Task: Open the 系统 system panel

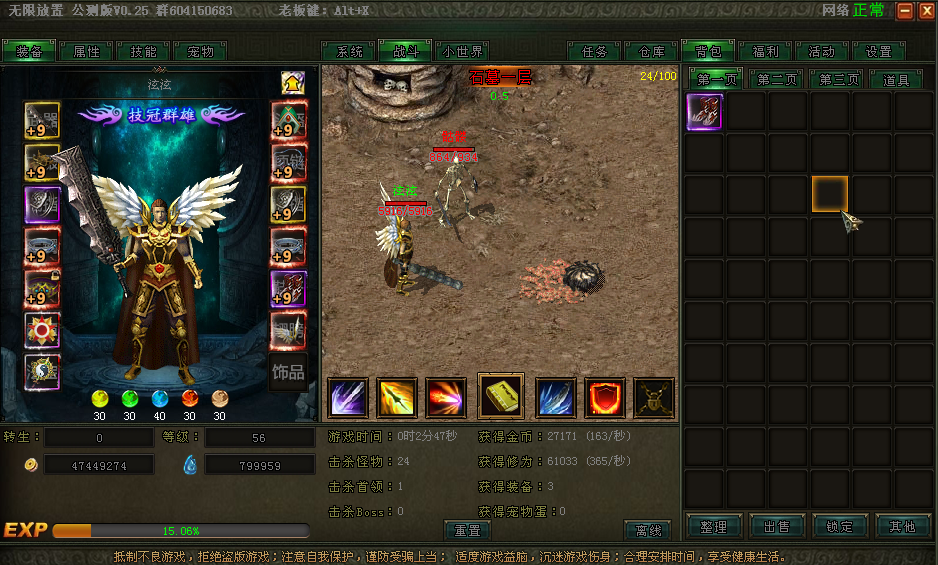Action: tap(349, 52)
